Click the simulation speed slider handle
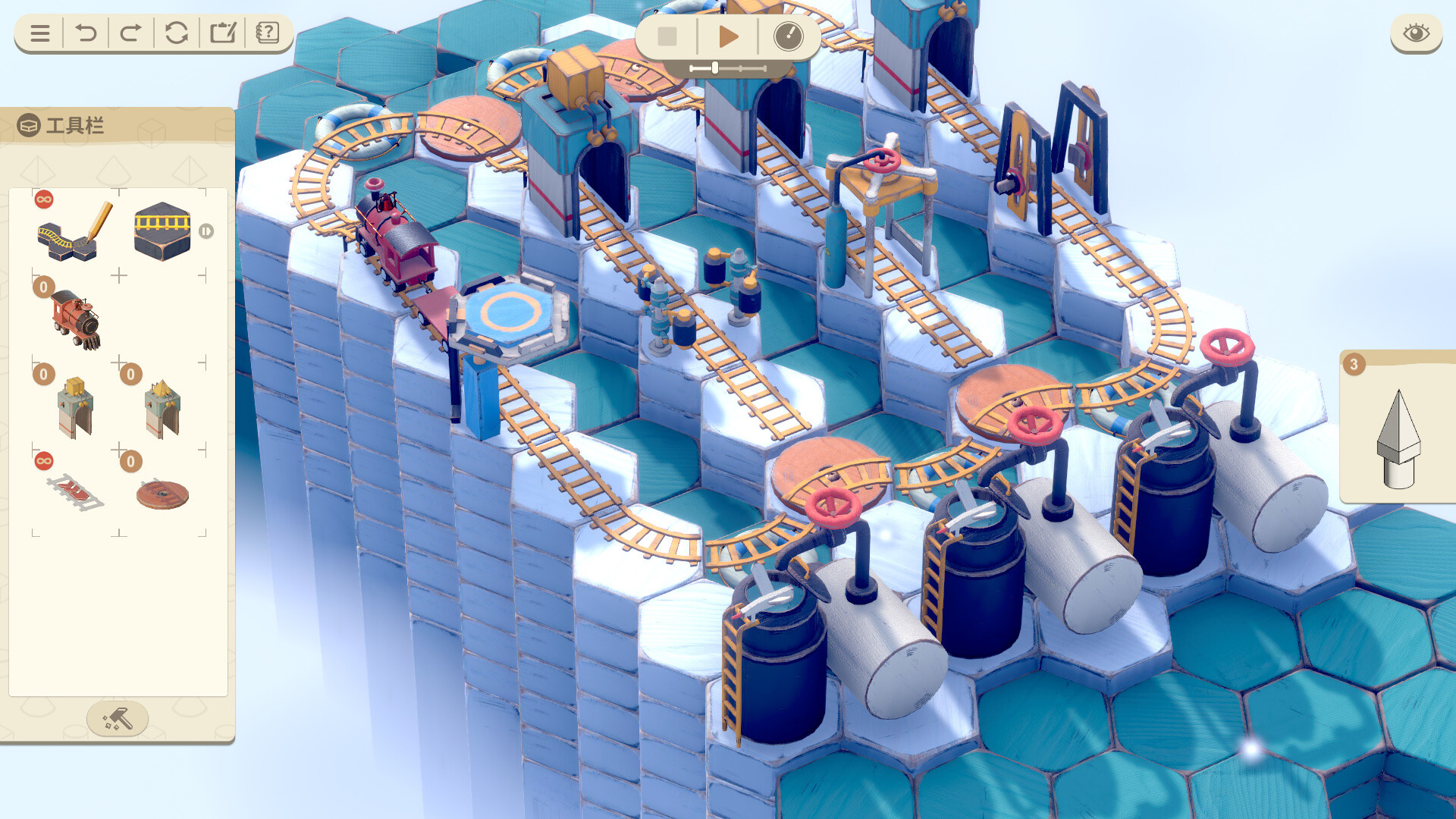 tap(716, 67)
